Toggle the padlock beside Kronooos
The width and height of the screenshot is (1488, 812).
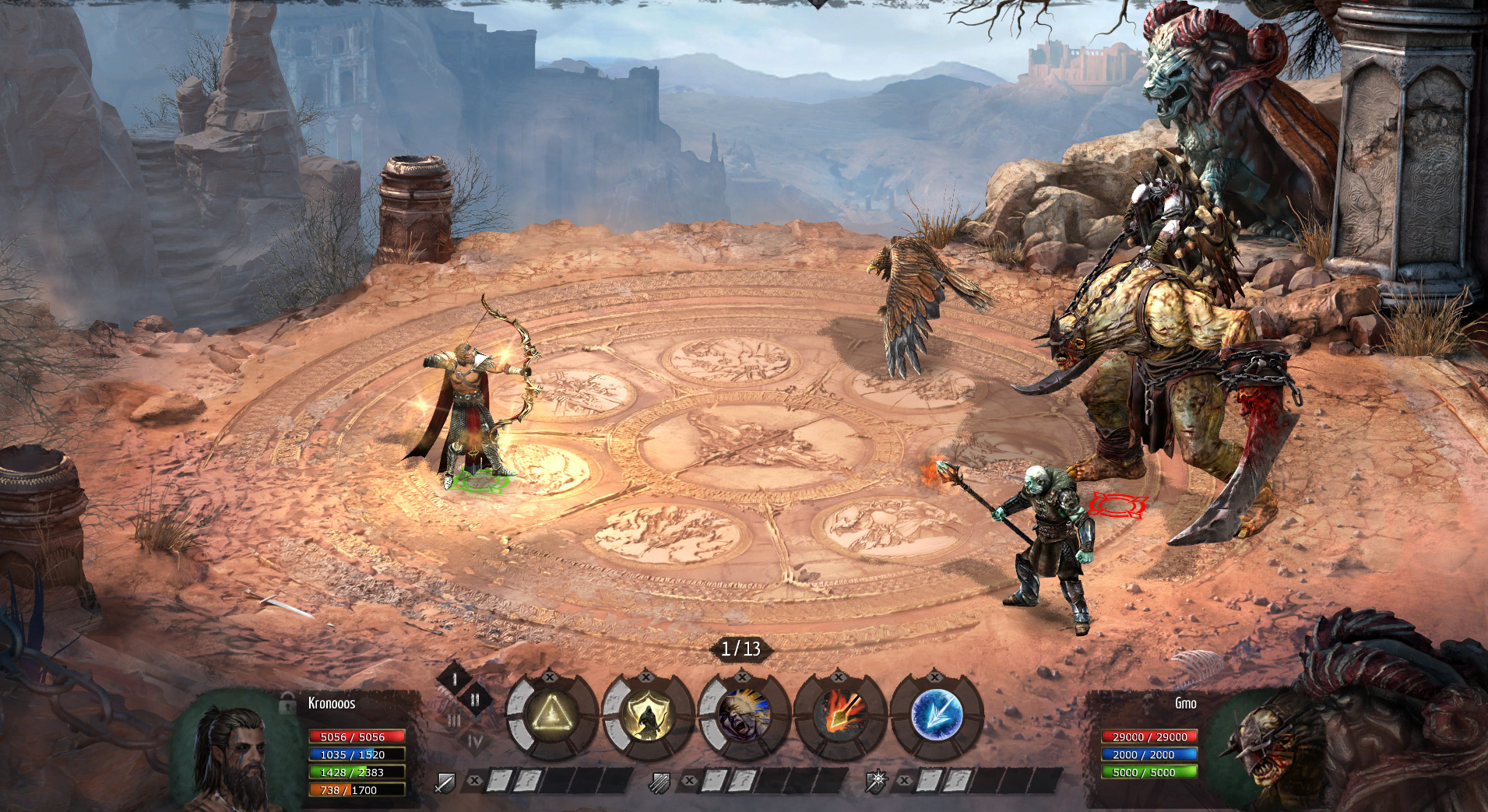point(287,702)
